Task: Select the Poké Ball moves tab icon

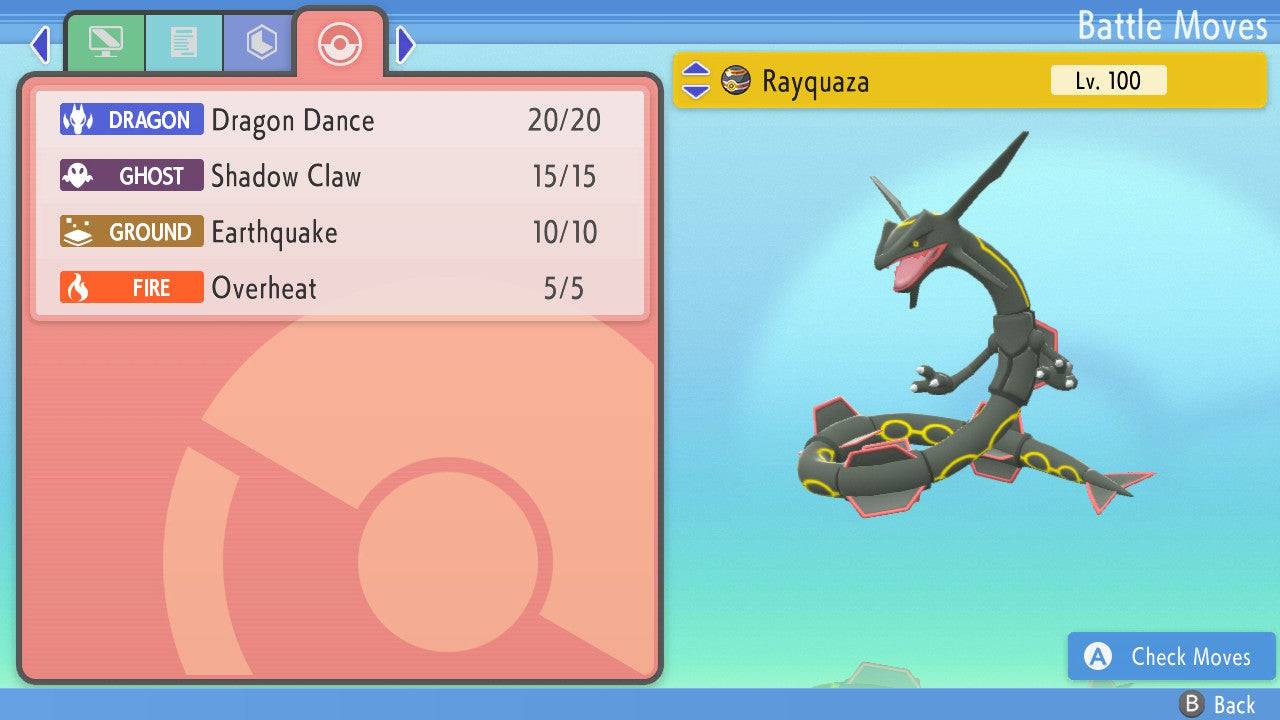Action: click(x=340, y=44)
